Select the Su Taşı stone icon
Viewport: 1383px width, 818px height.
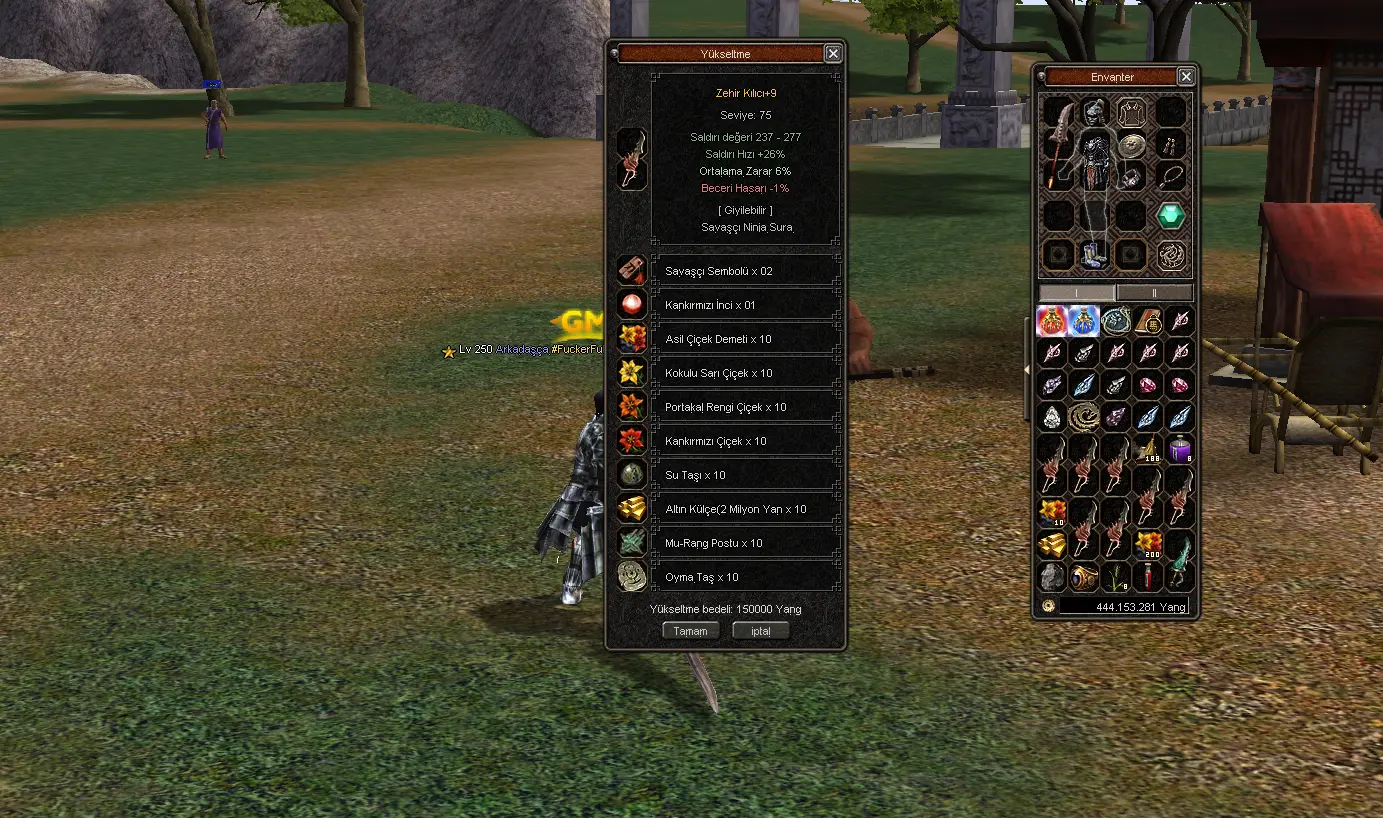[x=631, y=474]
